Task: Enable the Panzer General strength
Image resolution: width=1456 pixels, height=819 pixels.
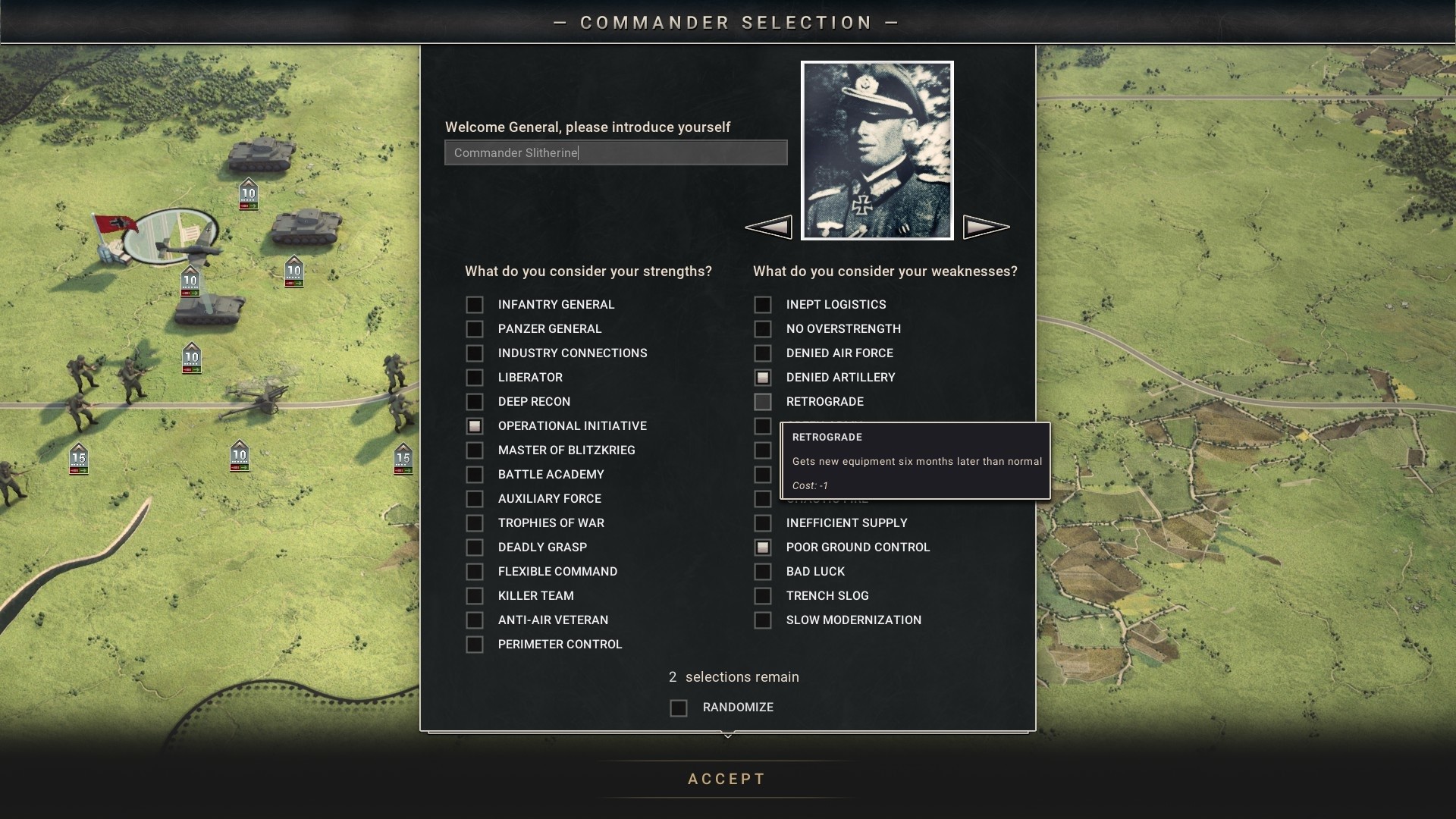Action: coord(475,329)
